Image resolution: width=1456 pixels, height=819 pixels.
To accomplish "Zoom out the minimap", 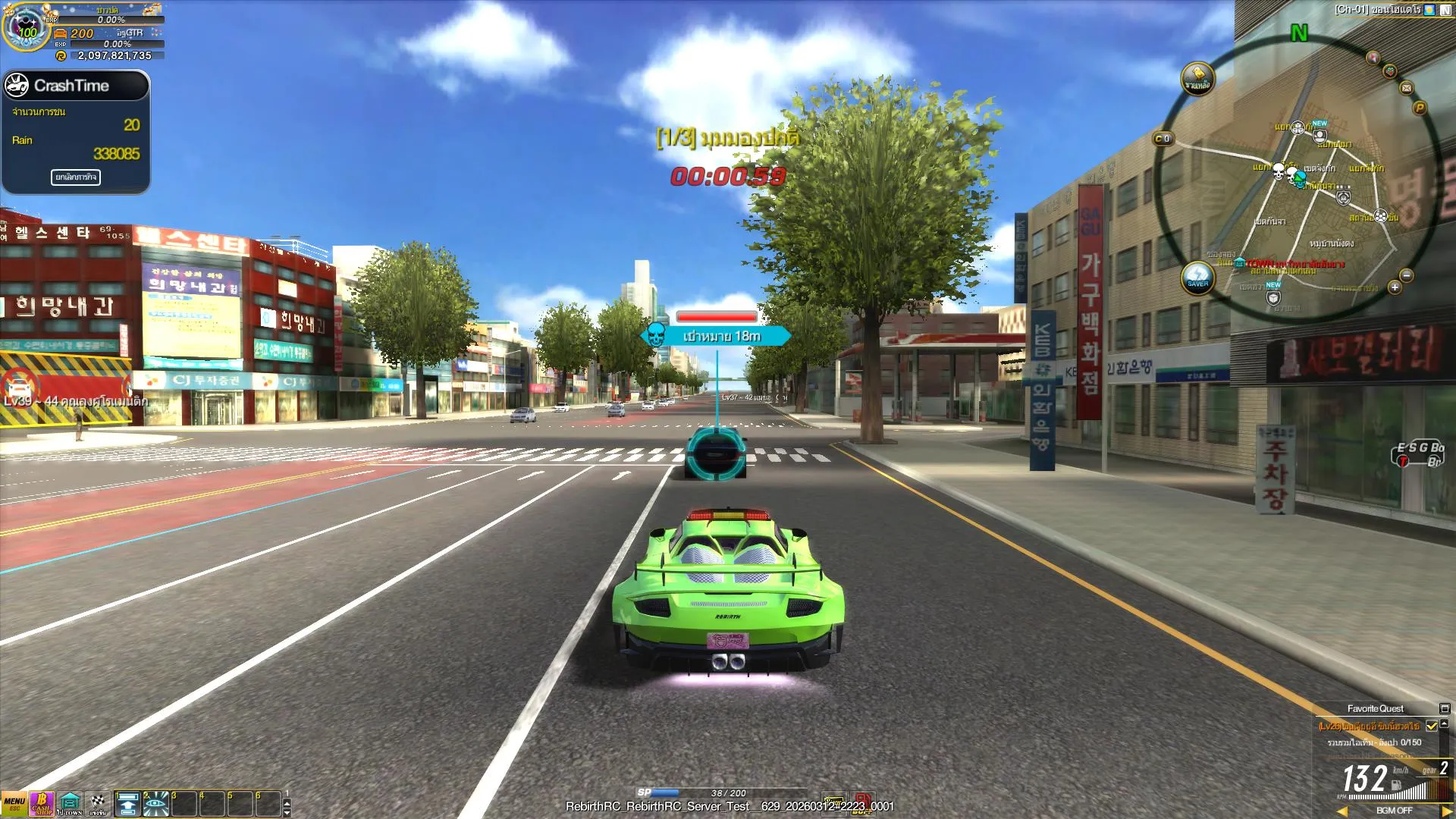I will click(x=1407, y=276).
